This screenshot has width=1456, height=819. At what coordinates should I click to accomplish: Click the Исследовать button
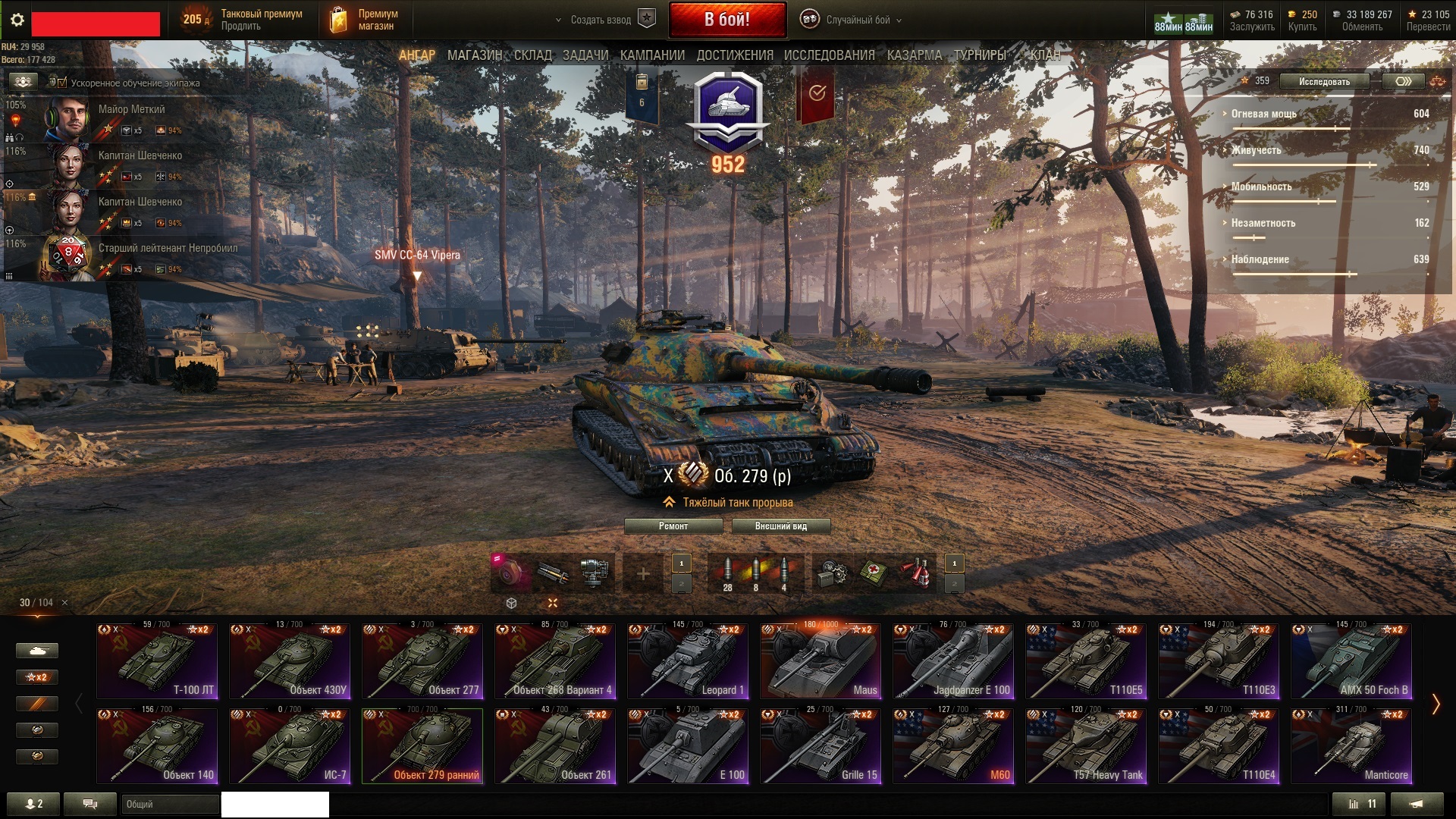(x=1323, y=81)
